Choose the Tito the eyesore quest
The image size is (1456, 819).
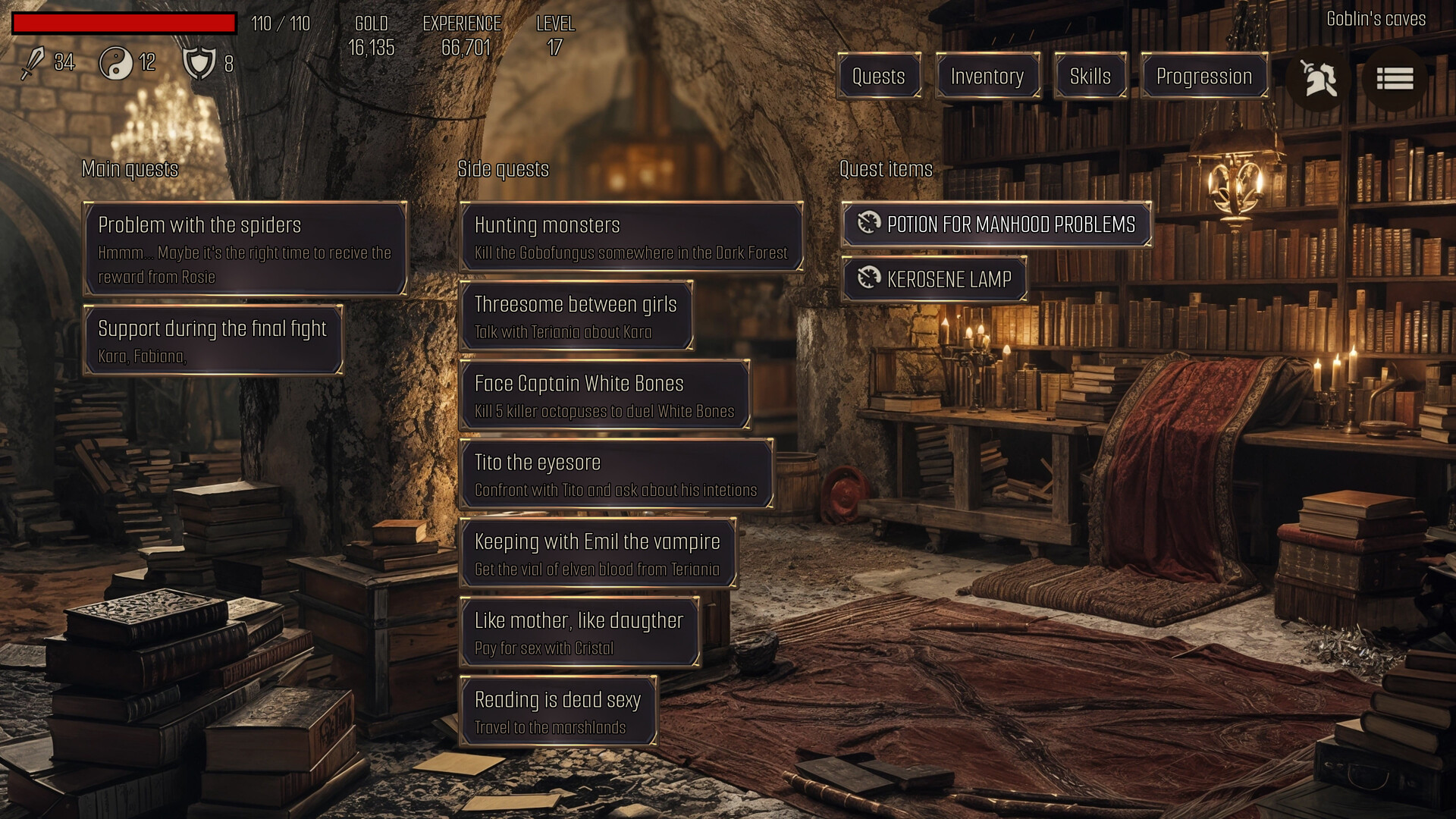tap(616, 474)
